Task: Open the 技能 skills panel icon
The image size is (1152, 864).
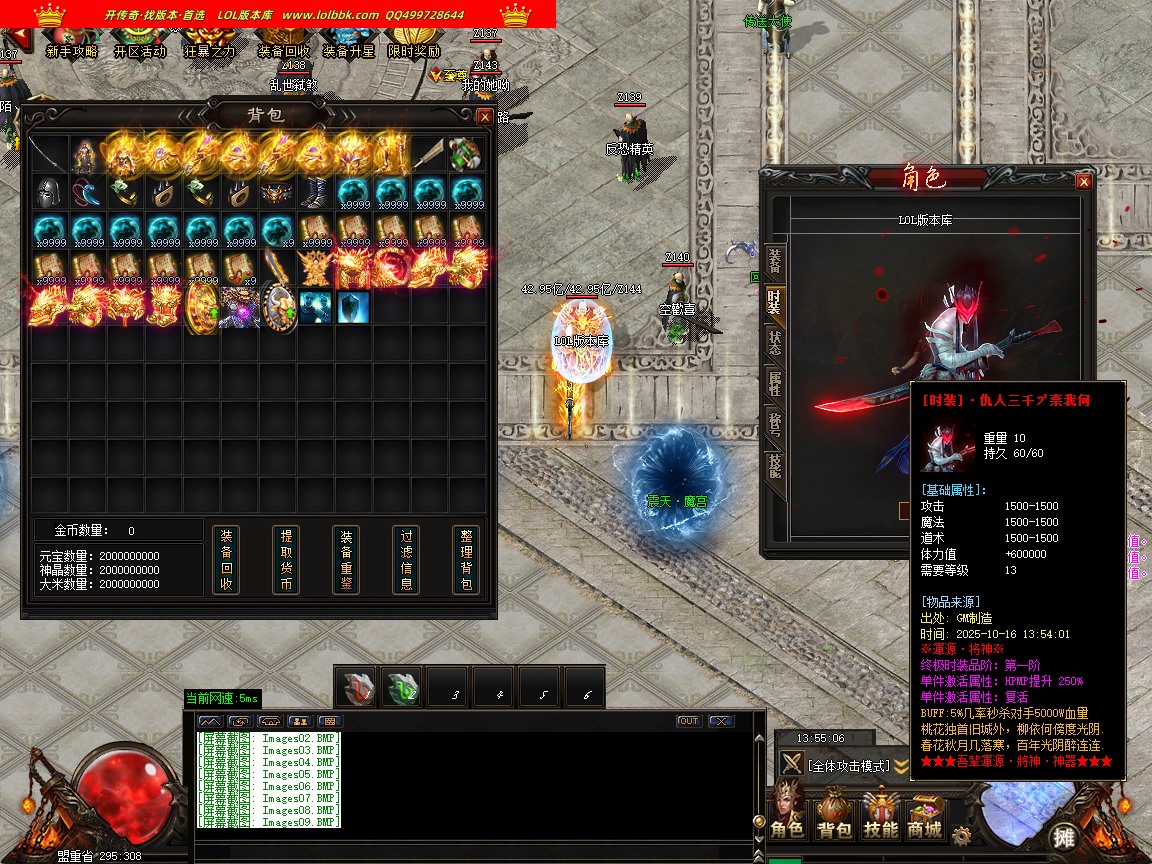Action: tap(880, 817)
